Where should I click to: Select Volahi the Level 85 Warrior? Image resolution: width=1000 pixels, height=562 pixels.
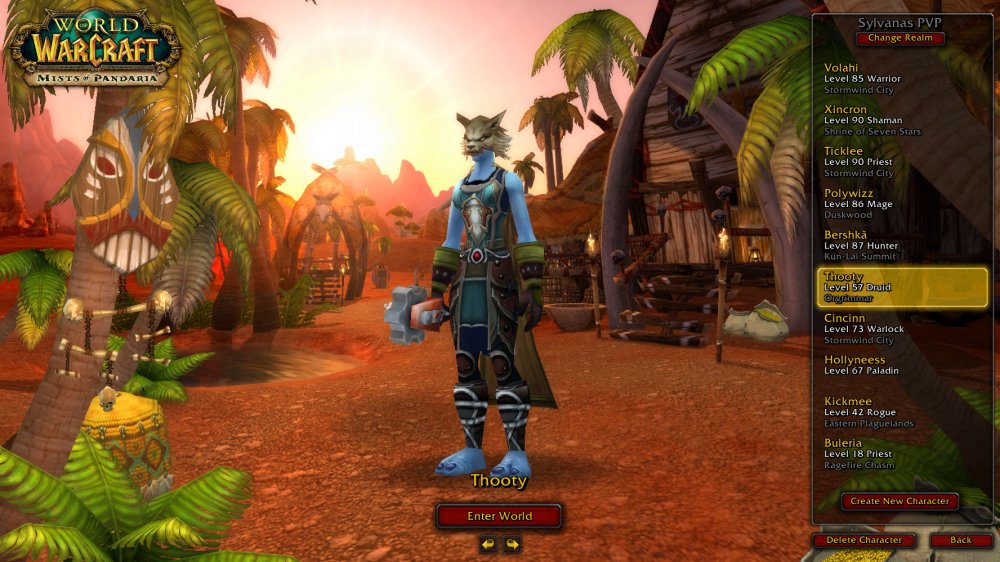coord(900,78)
